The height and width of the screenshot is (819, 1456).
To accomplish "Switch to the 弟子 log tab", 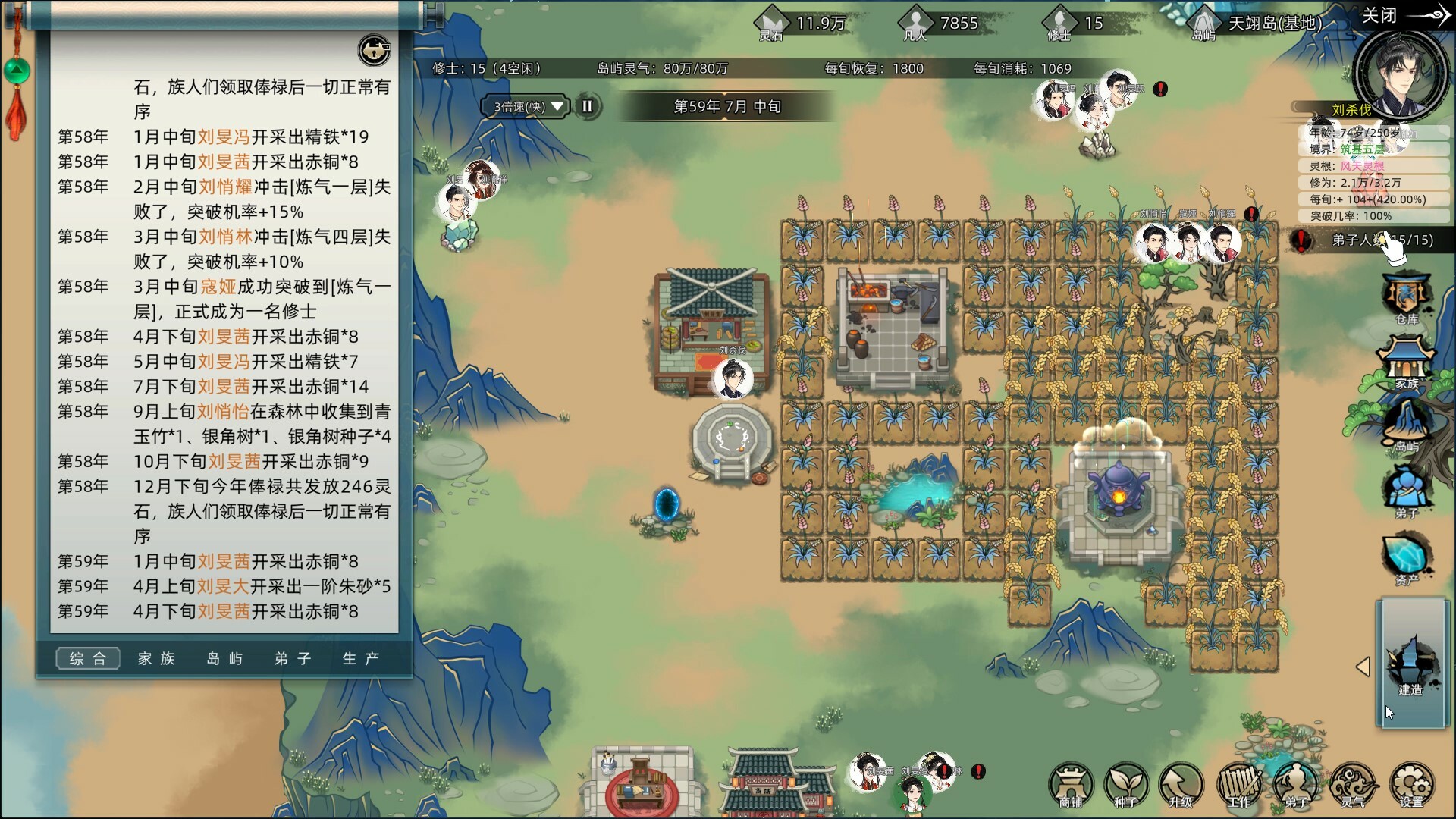I will tap(292, 659).
